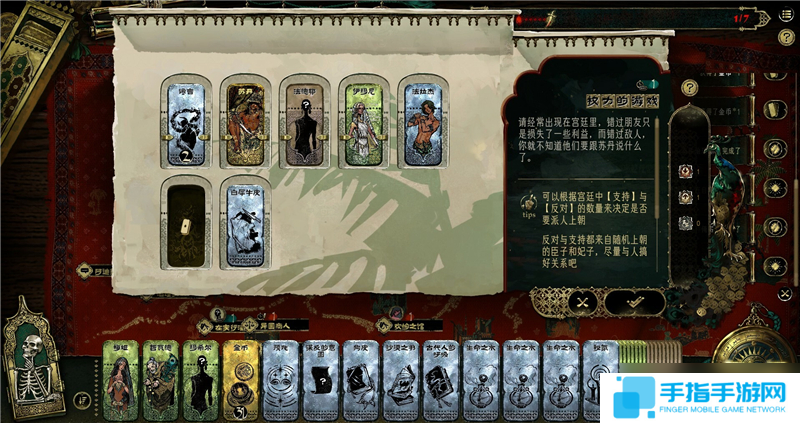Select the 沙漠之书 card in hand
The width and height of the screenshot is (800, 423).
click(x=400, y=380)
